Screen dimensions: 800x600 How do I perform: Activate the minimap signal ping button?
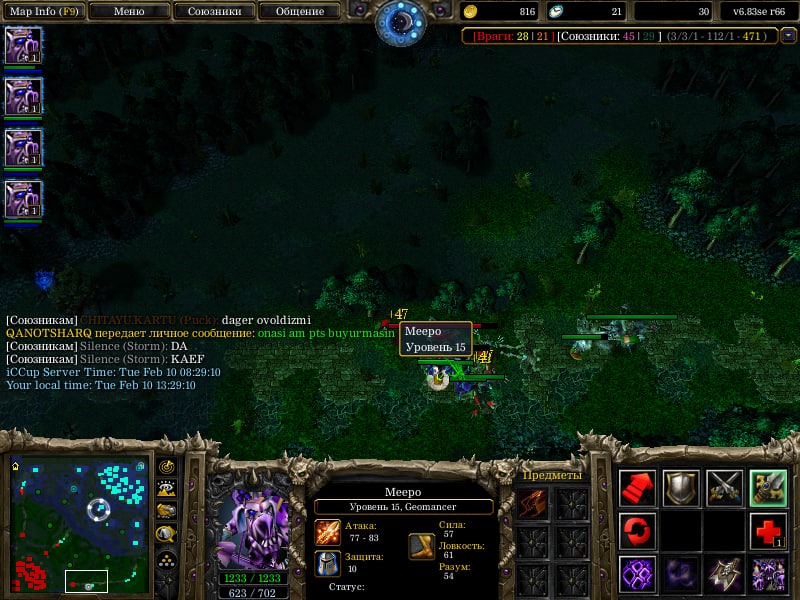click(x=167, y=467)
